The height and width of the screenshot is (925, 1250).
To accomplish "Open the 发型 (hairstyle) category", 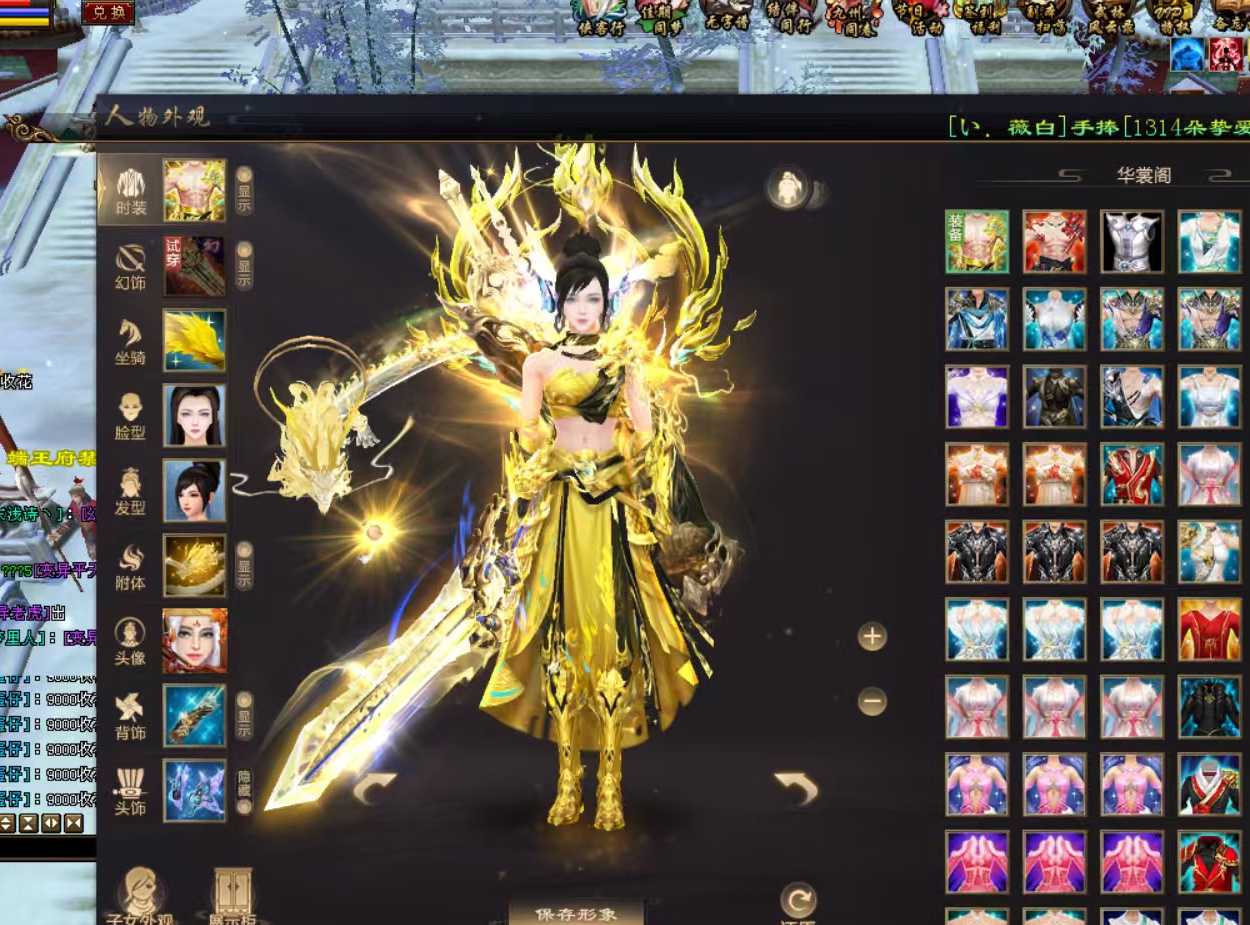I will coord(131,491).
